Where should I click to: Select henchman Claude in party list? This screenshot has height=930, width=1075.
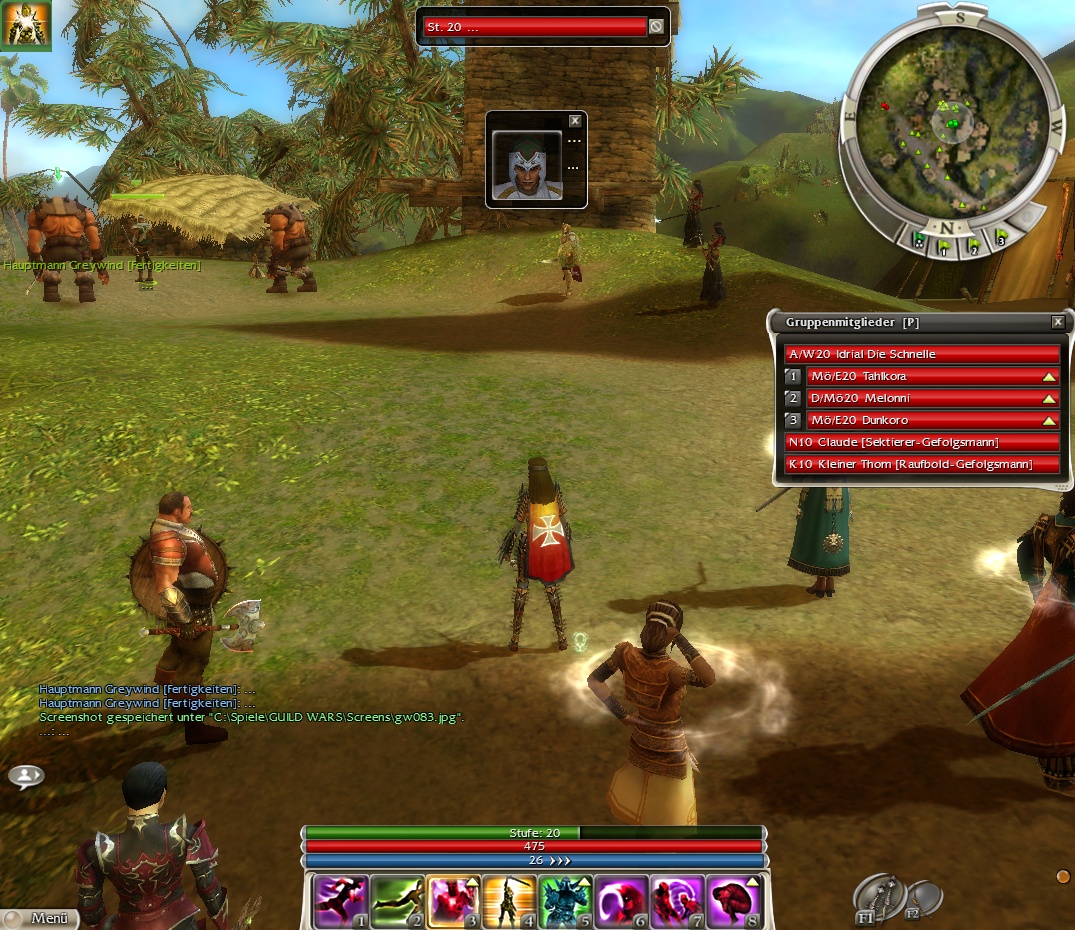[x=921, y=442]
